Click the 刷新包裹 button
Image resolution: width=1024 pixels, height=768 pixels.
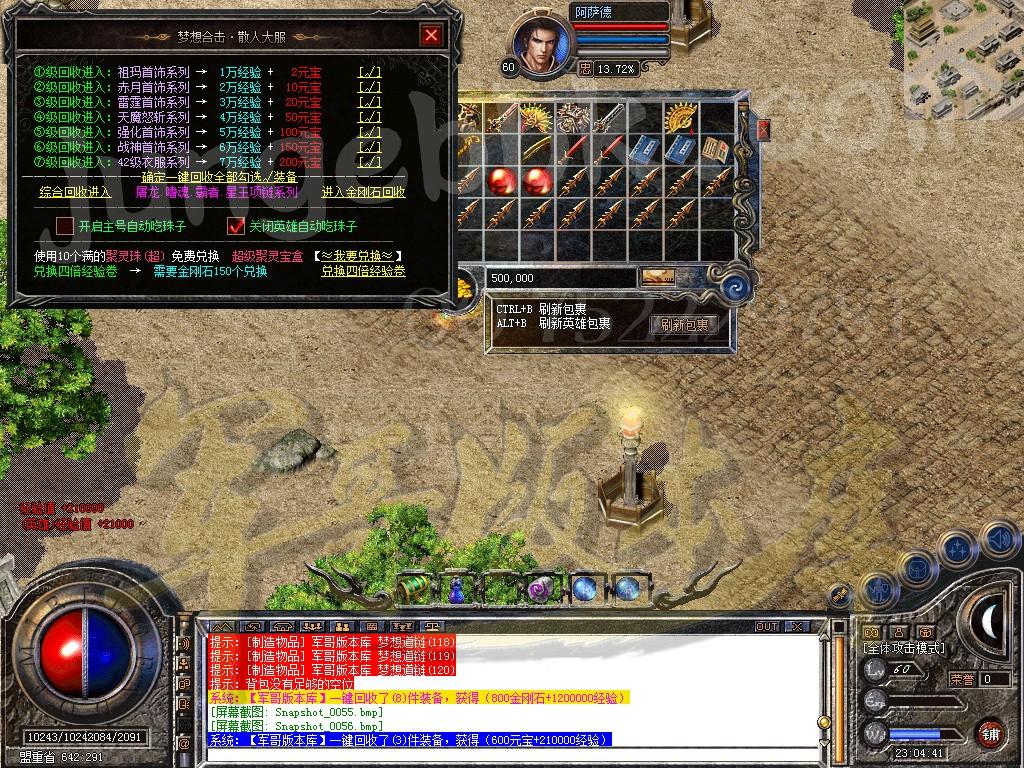pyautogui.click(x=684, y=325)
